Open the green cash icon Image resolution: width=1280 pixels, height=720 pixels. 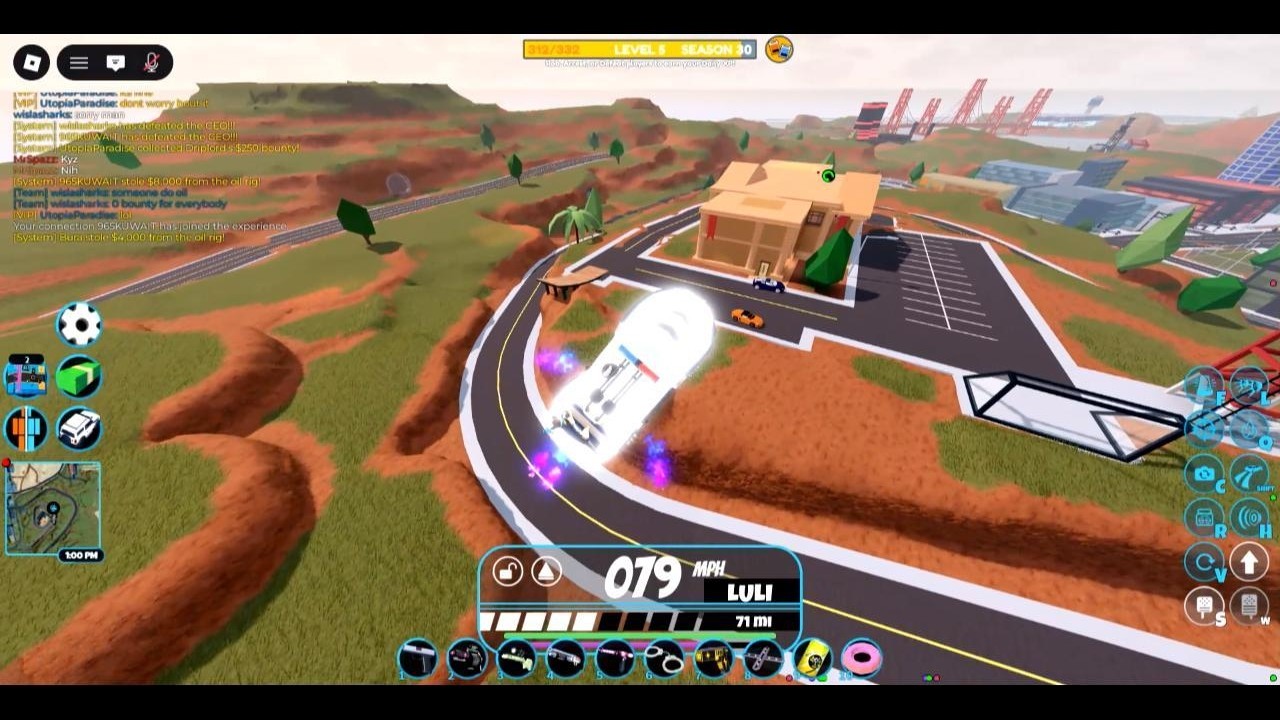pos(79,377)
